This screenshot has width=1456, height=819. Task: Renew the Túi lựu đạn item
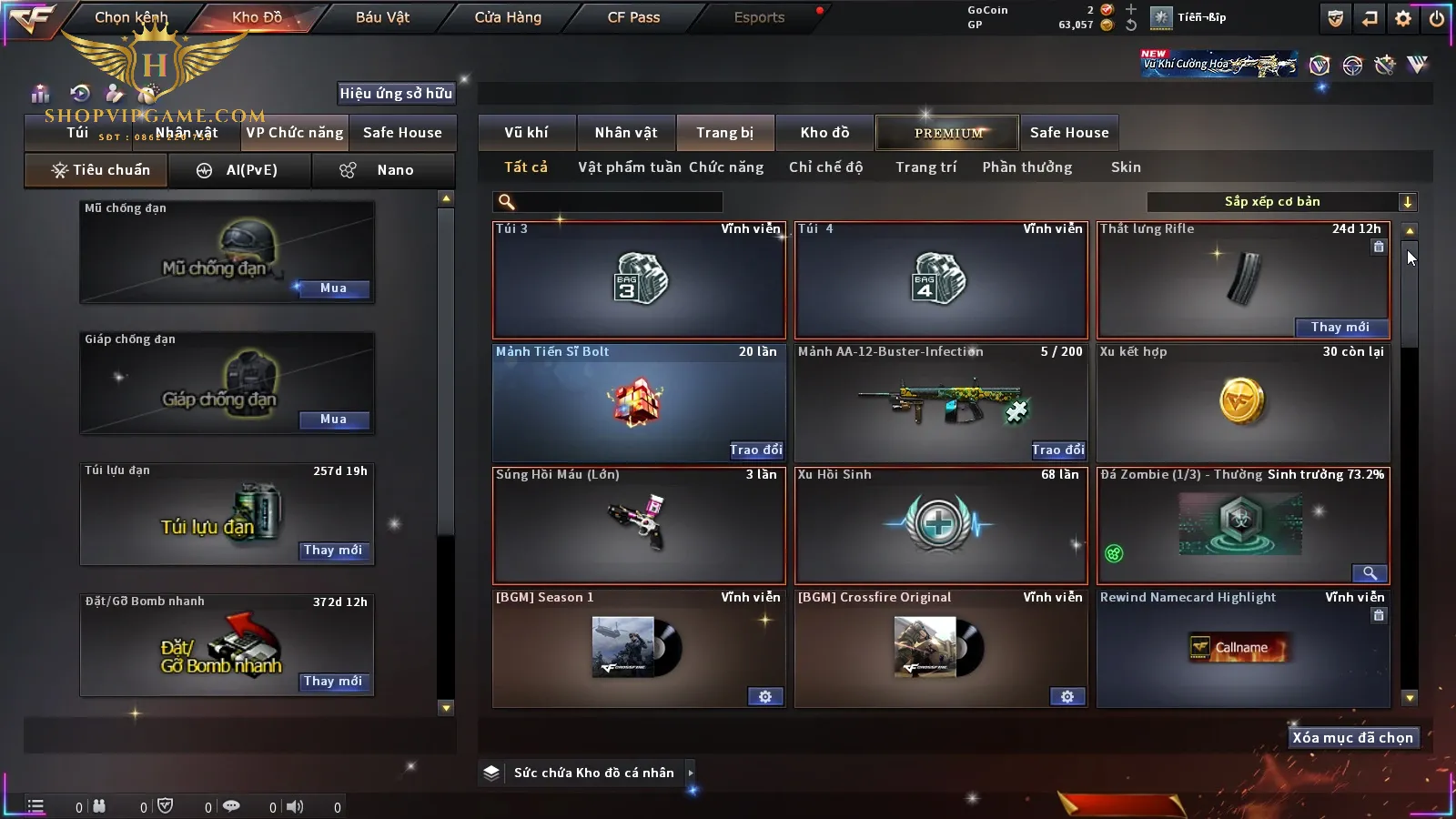click(x=333, y=551)
